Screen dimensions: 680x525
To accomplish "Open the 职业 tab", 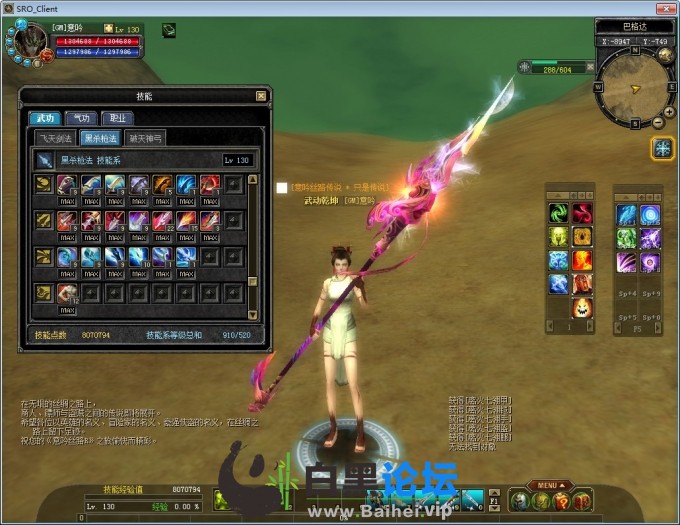I will (x=117, y=118).
